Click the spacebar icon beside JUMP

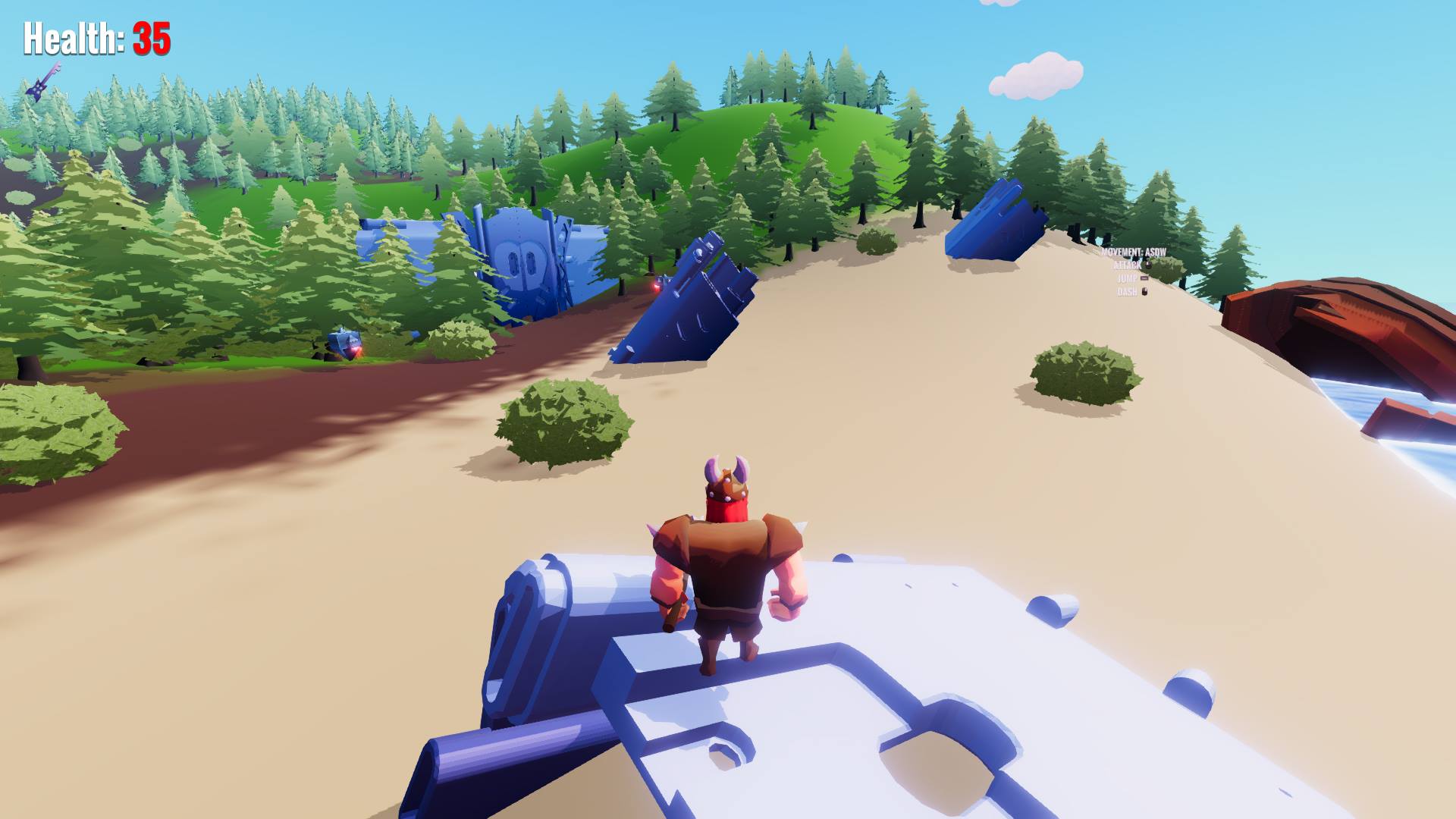coord(1145,278)
